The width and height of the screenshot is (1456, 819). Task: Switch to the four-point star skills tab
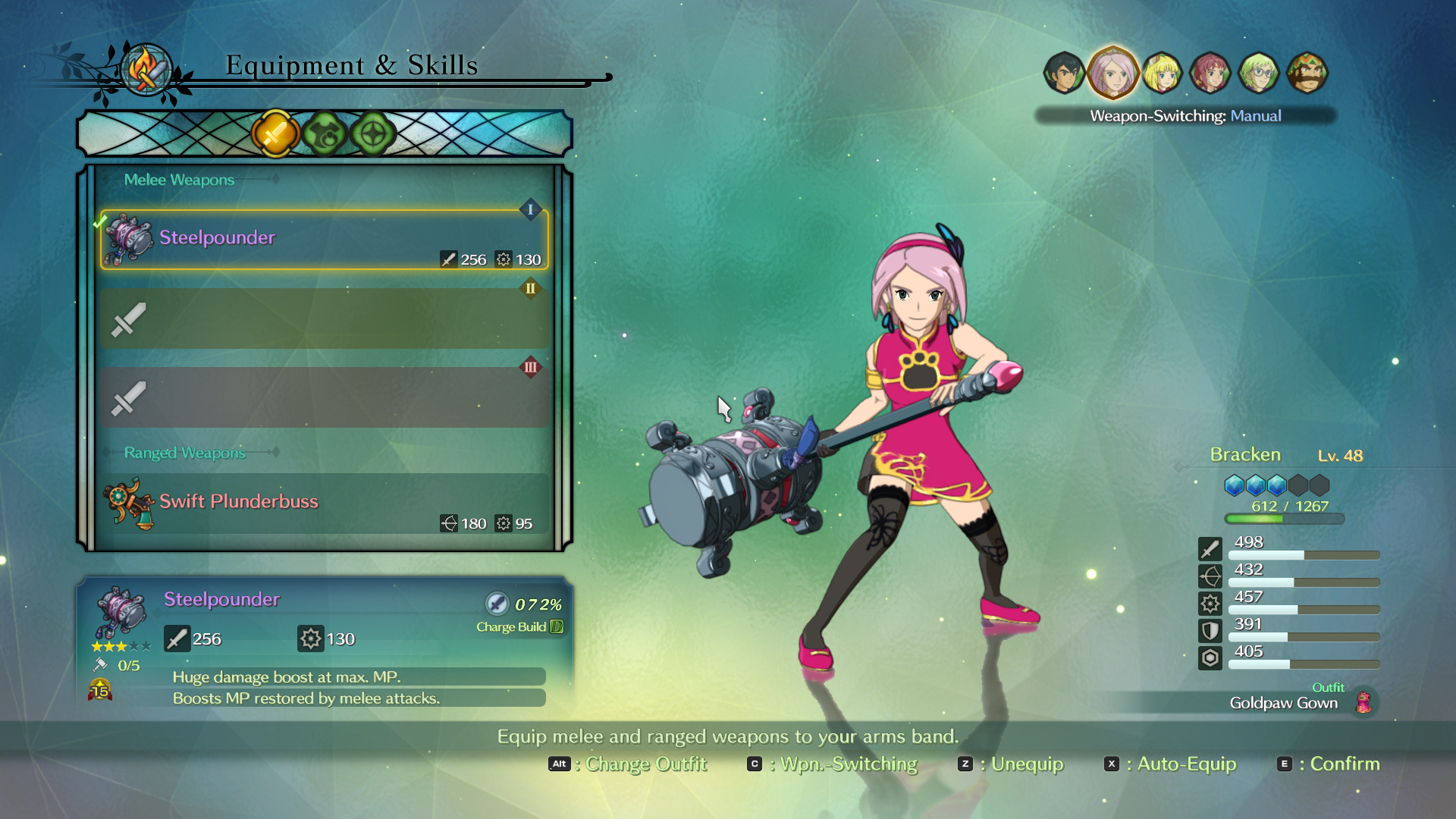(373, 134)
